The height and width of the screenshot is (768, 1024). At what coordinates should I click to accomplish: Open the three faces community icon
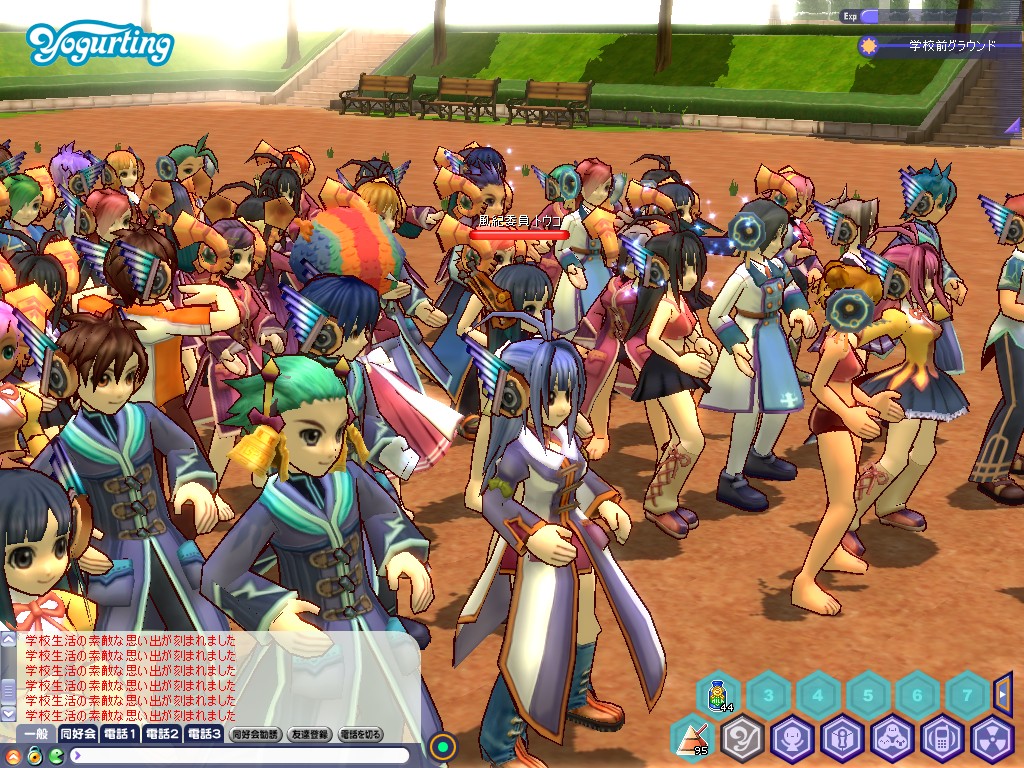coord(892,739)
